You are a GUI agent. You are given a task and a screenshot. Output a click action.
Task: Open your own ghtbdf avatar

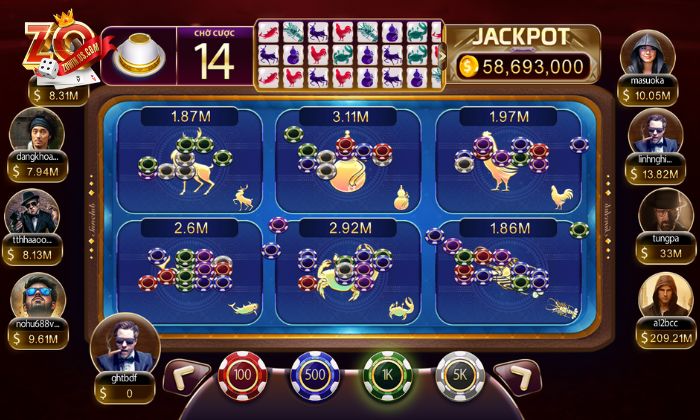tap(125, 346)
